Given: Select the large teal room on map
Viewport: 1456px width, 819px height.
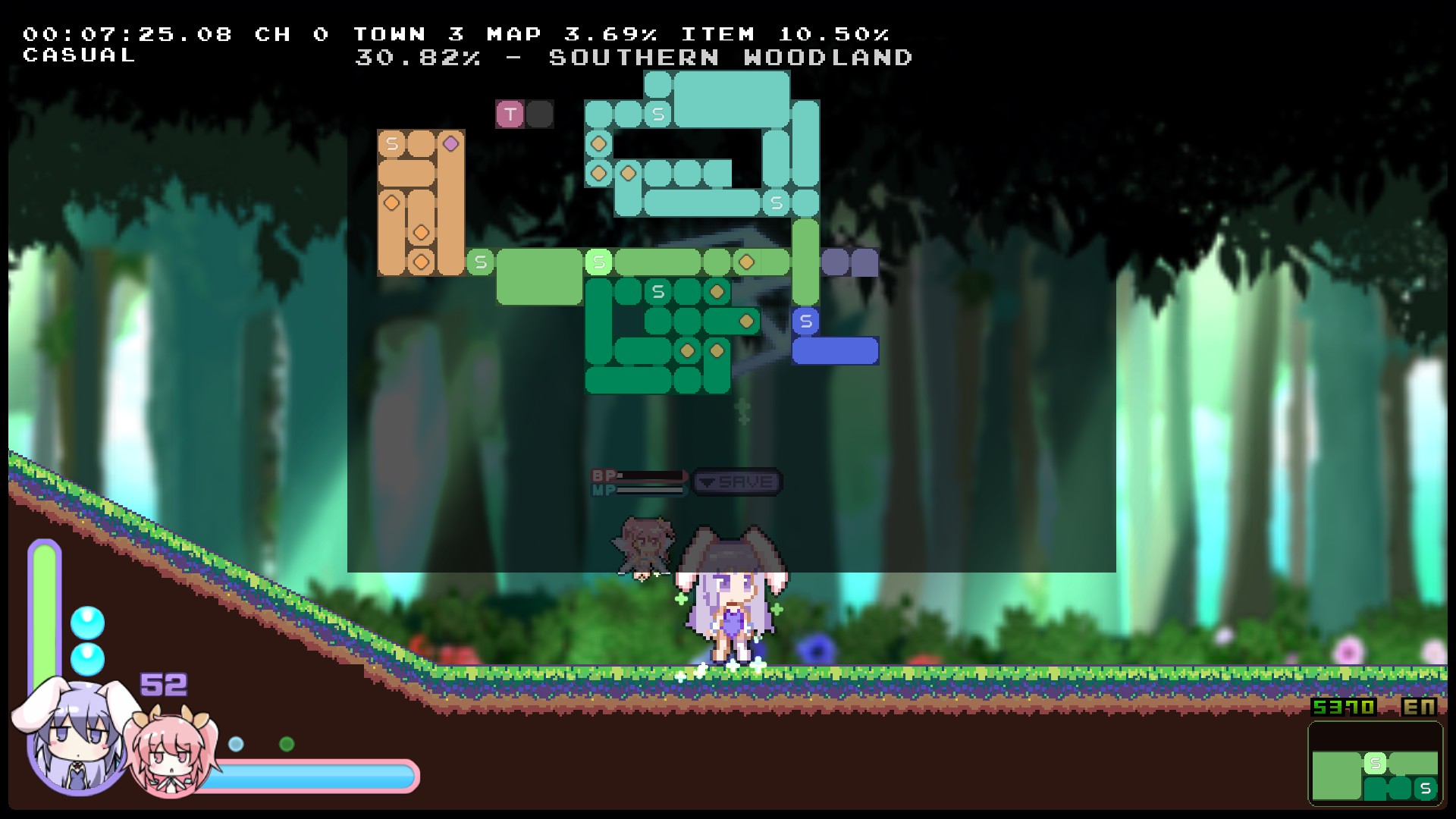Looking at the screenshot, I should pyautogui.click(x=731, y=99).
